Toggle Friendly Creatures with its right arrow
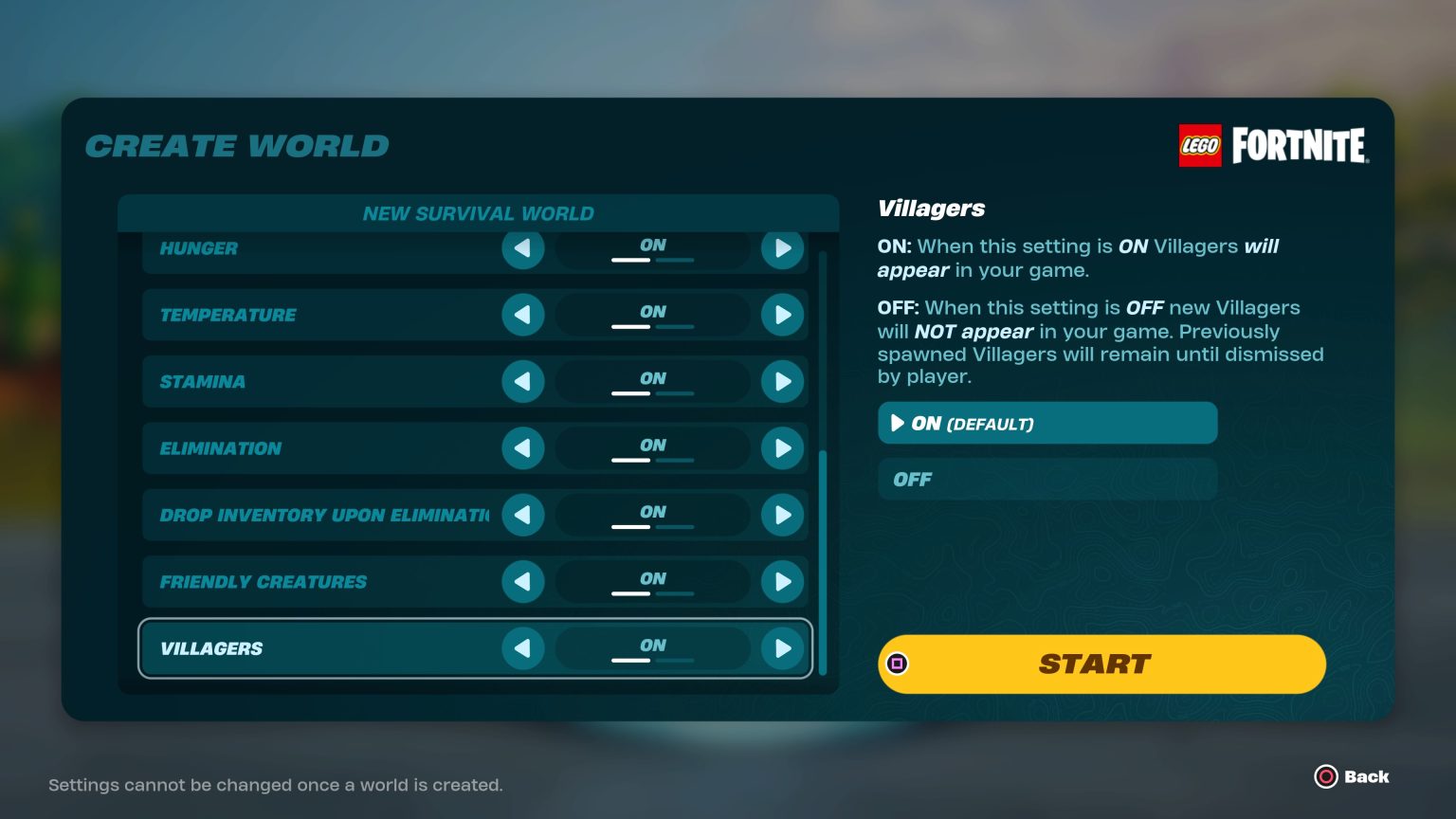 pos(782,582)
